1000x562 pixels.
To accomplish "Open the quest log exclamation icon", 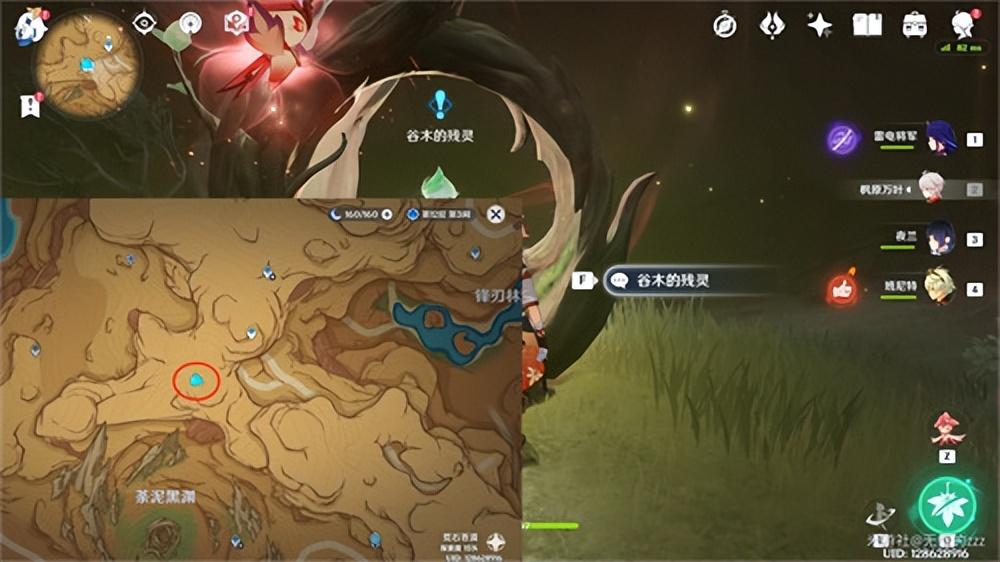I will (28, 105).
